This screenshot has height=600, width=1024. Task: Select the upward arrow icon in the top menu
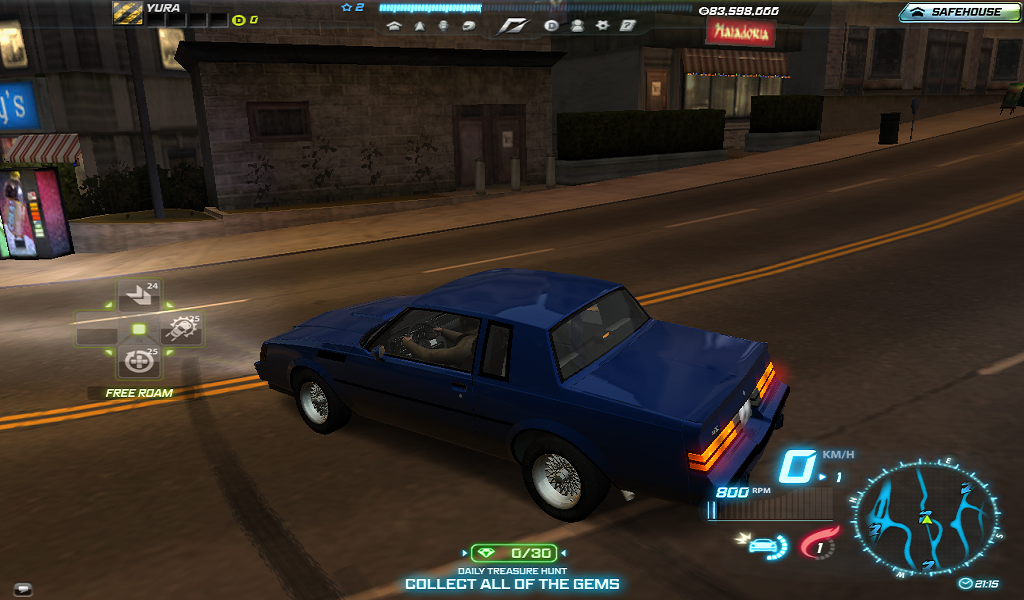(418, 26)
